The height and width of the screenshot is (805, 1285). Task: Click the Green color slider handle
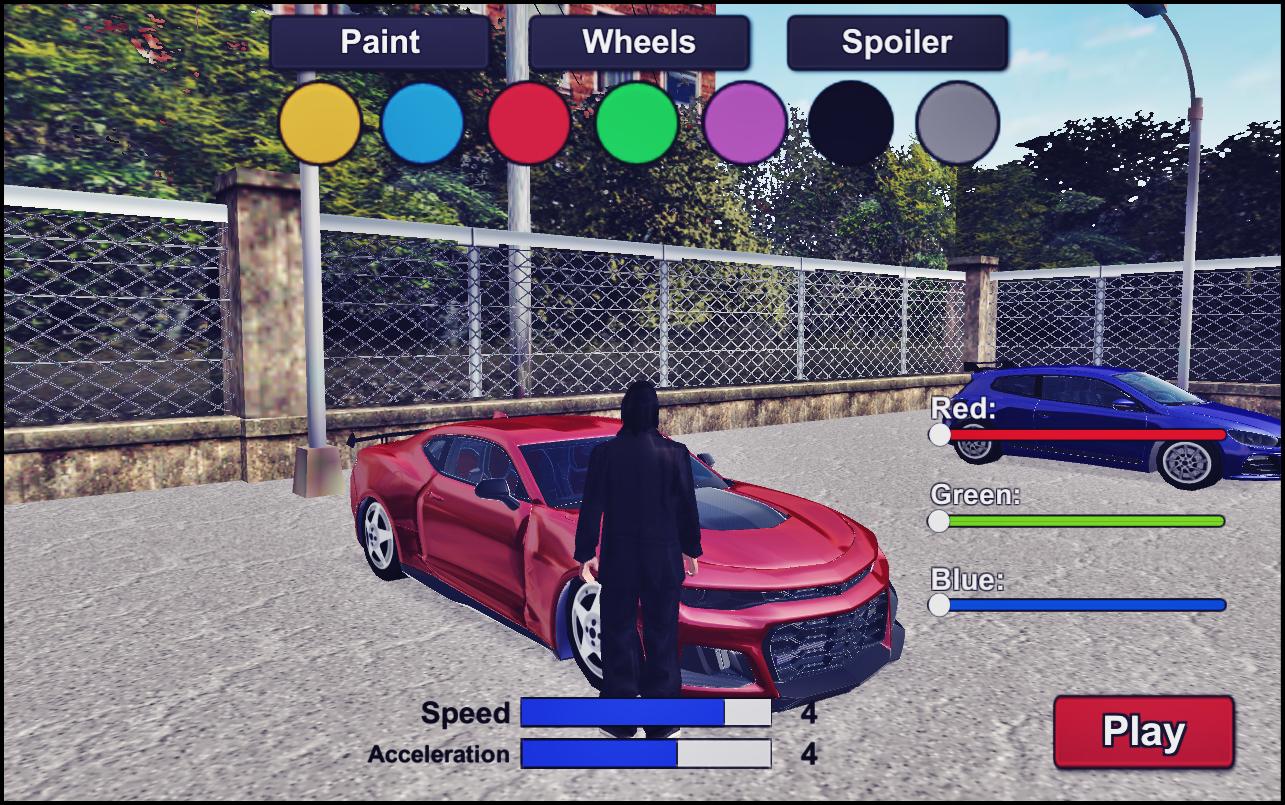coord(938,521)
